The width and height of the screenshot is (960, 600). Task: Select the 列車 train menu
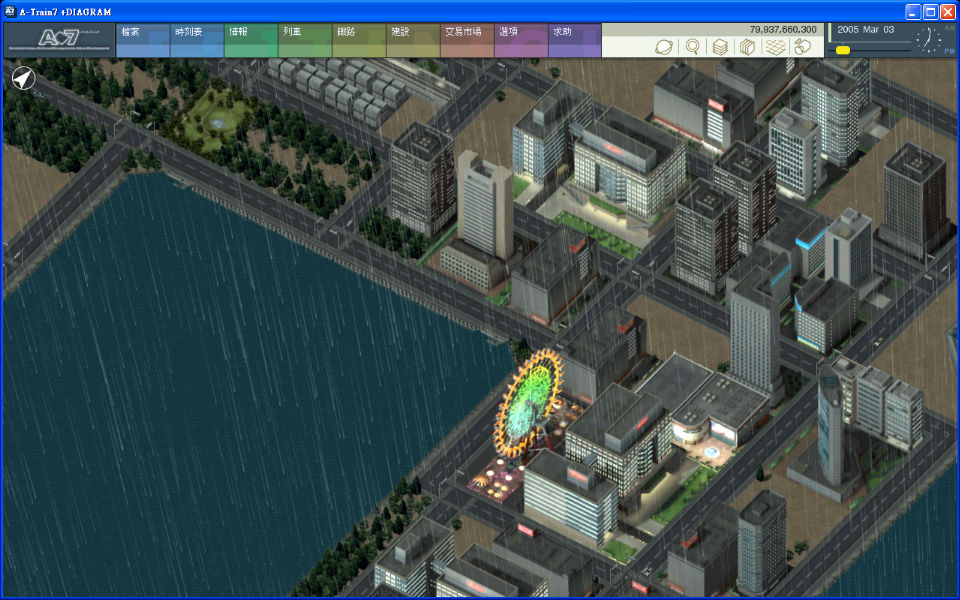coord(304,41)
